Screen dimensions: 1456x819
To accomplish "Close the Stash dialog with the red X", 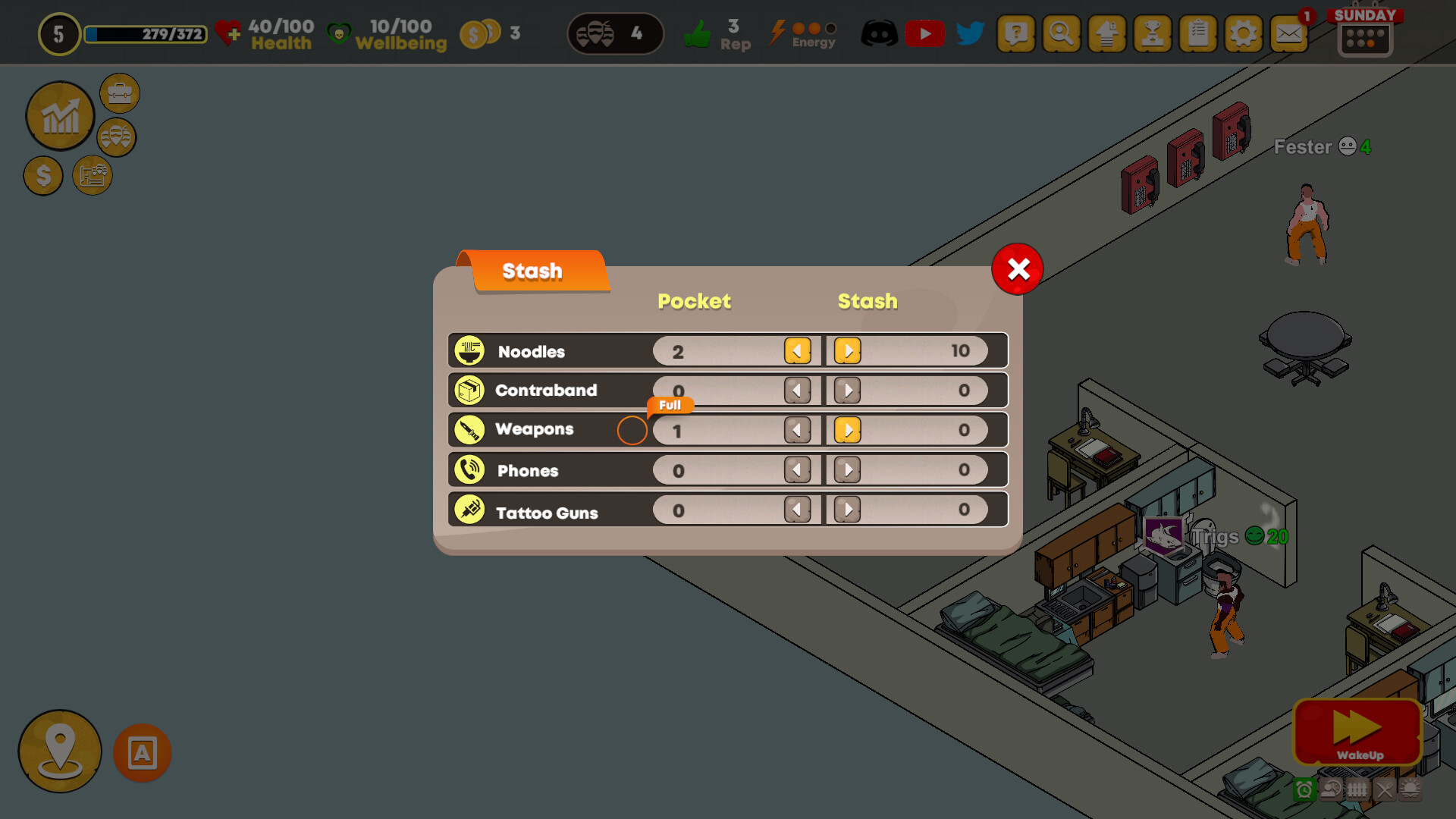I will [1018, 269].
